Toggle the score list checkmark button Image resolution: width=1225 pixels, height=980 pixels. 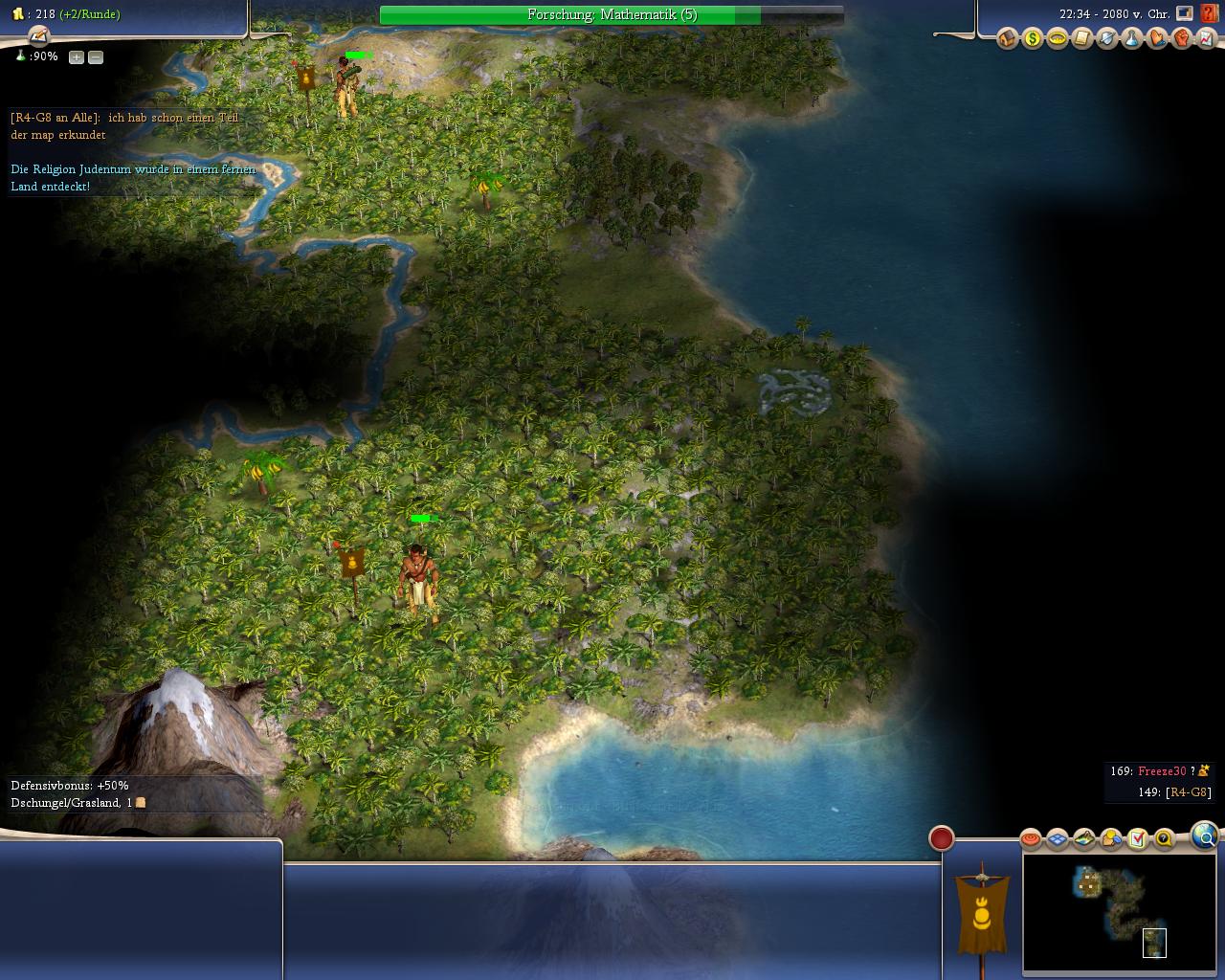[1137, 839]
